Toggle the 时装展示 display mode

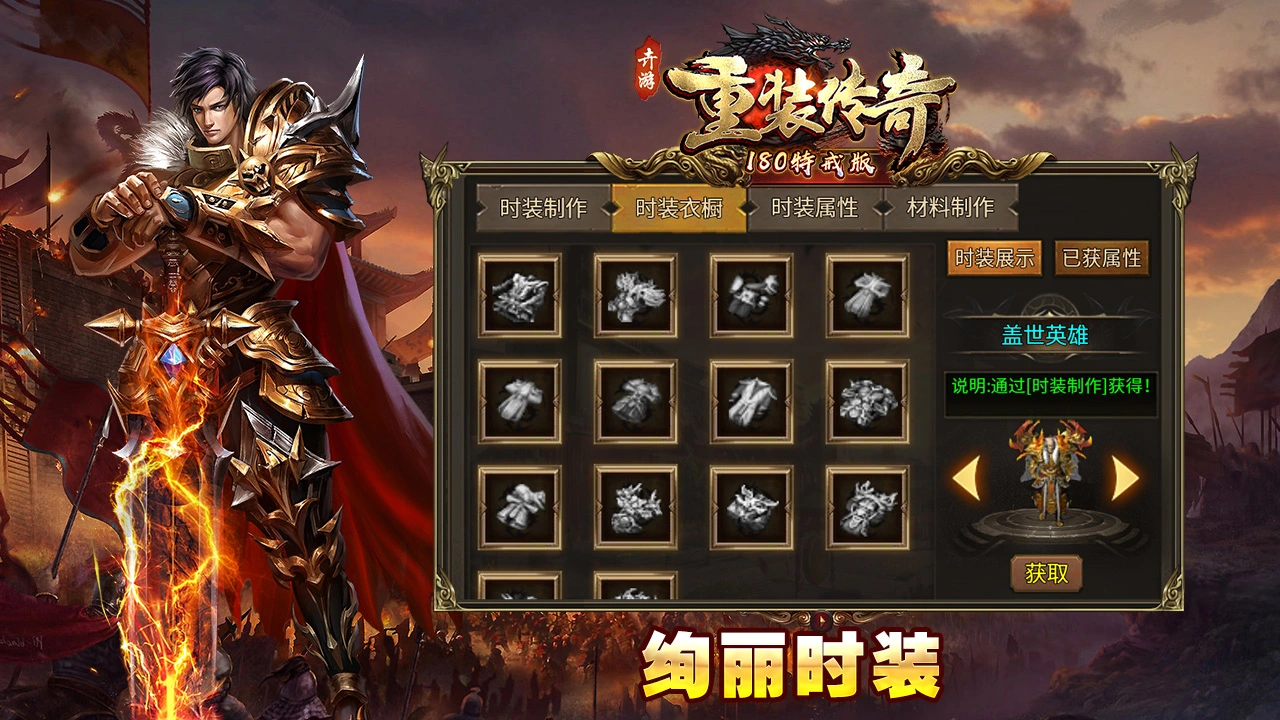(996, 258)
